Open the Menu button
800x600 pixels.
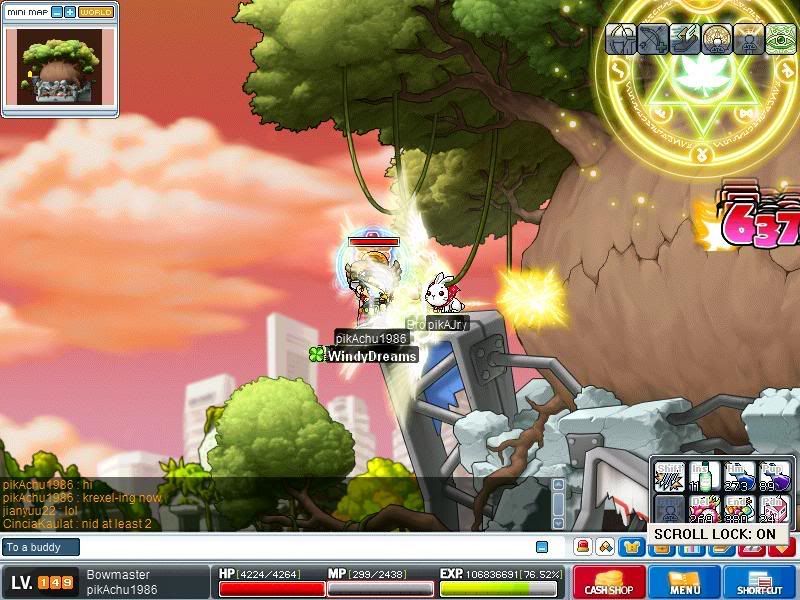(x=685, y=582)
